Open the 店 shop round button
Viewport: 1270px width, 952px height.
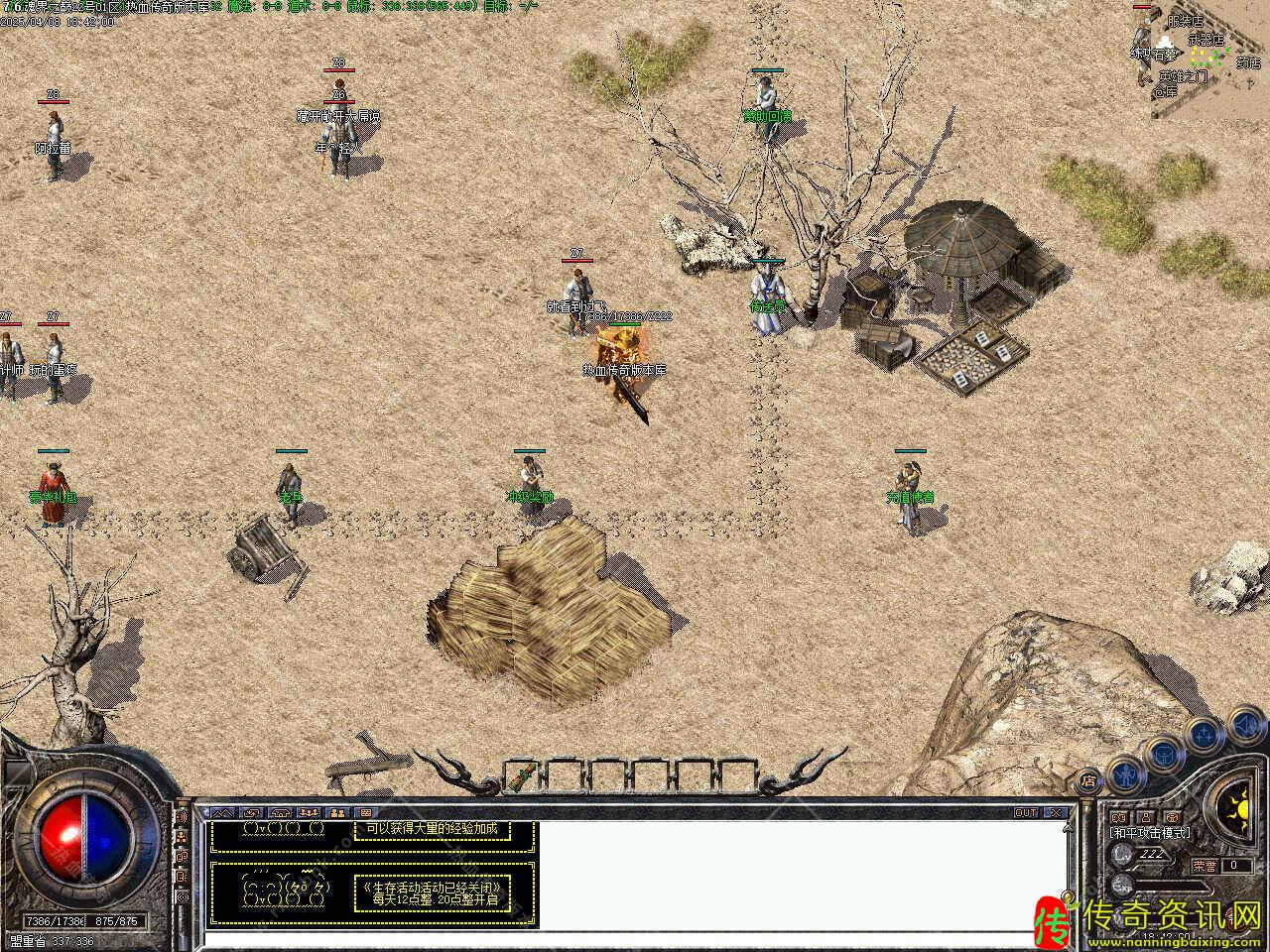pos(1088,780)
